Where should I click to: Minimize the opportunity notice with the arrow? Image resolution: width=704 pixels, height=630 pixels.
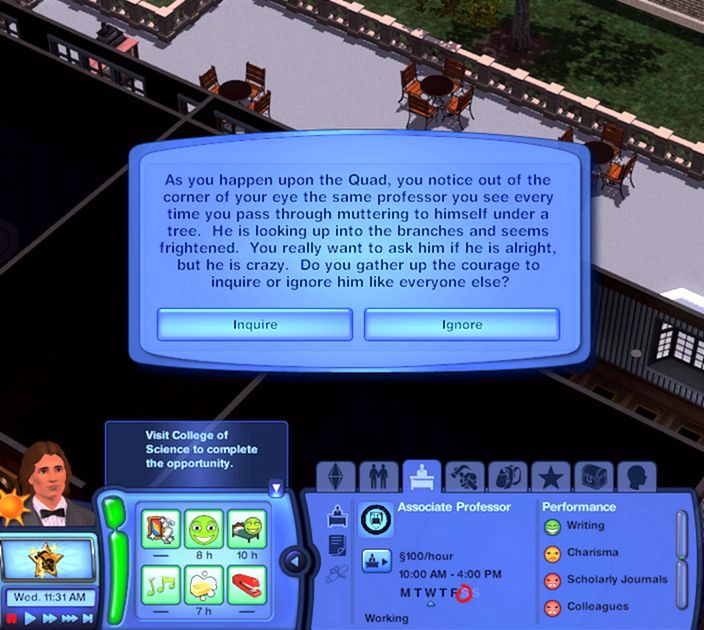276,488
